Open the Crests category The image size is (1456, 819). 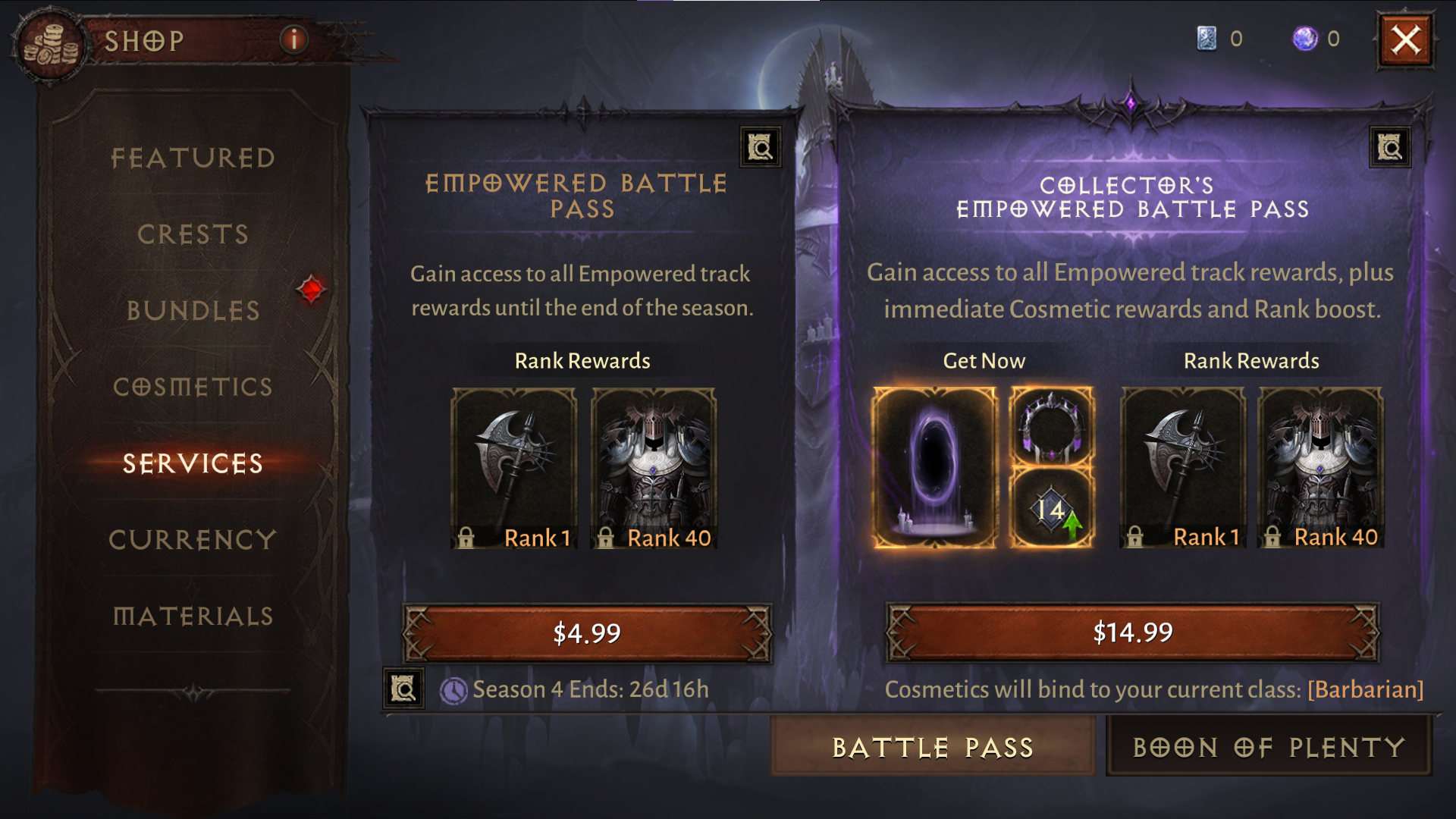pos(192,234)
